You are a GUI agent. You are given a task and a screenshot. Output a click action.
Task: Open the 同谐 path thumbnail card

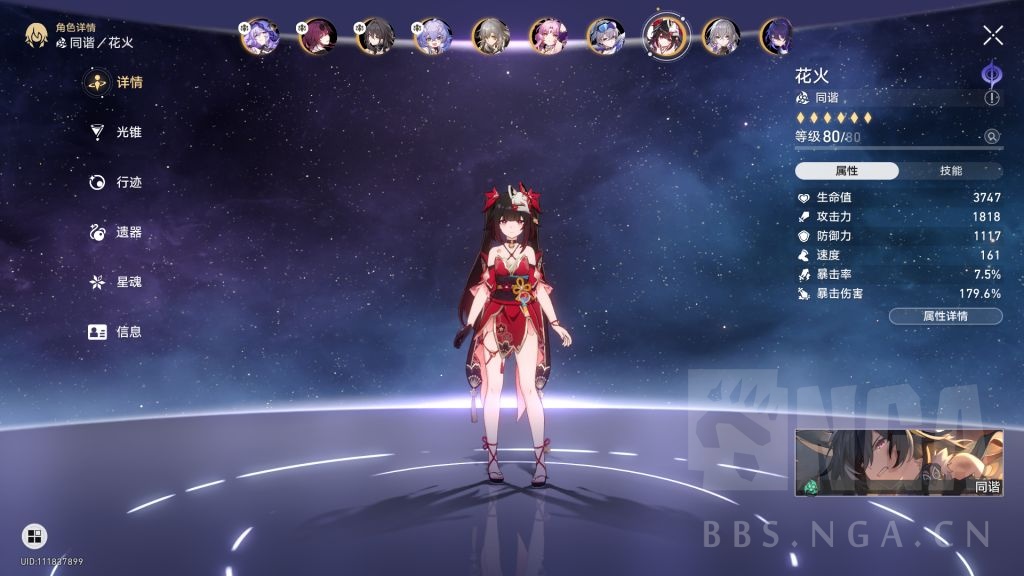click(x=899, y=463)
